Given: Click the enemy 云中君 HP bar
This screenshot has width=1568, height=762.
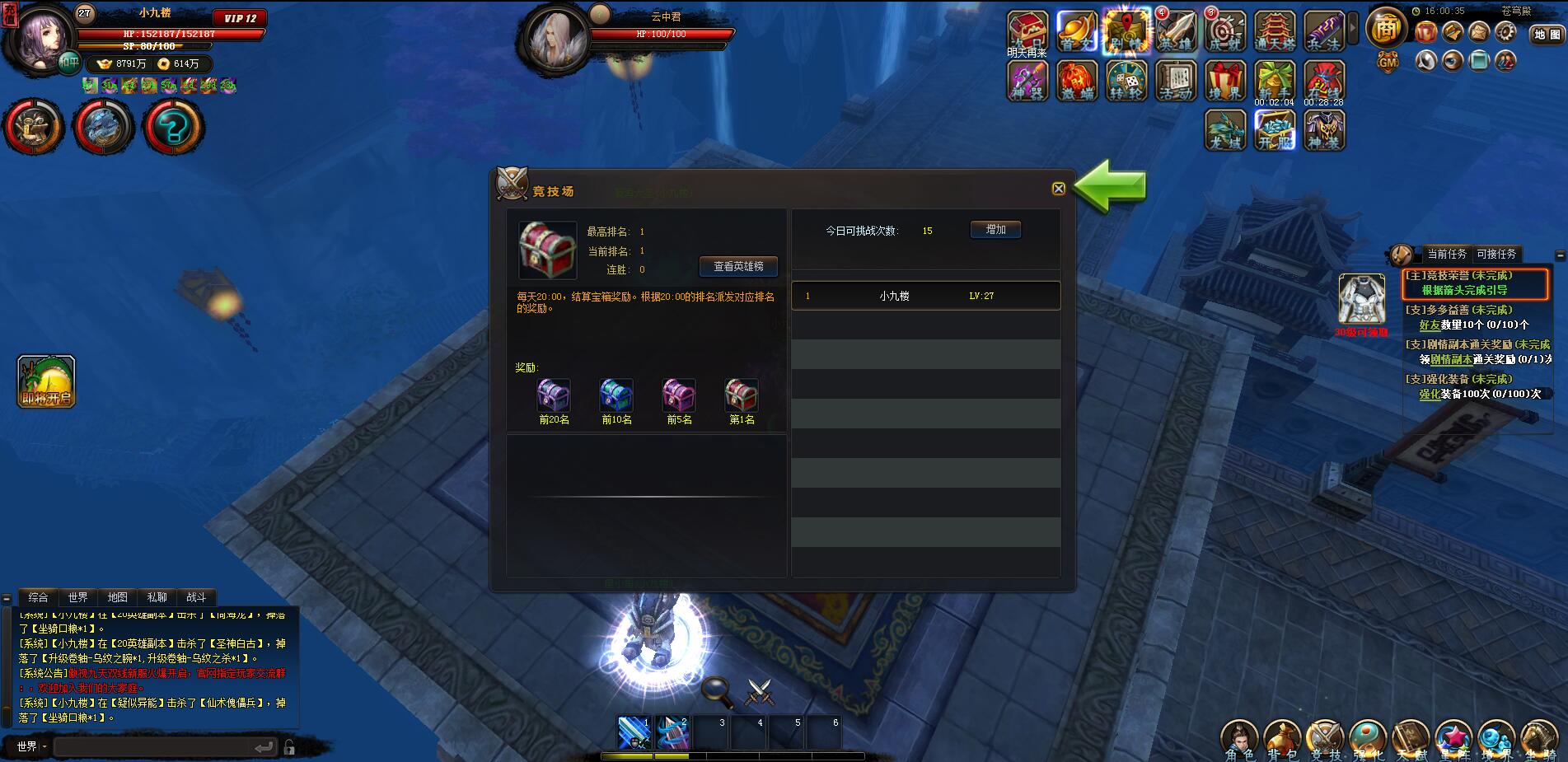Looking at the screenshot, I should pyautogui.click(x=659, y=35).
